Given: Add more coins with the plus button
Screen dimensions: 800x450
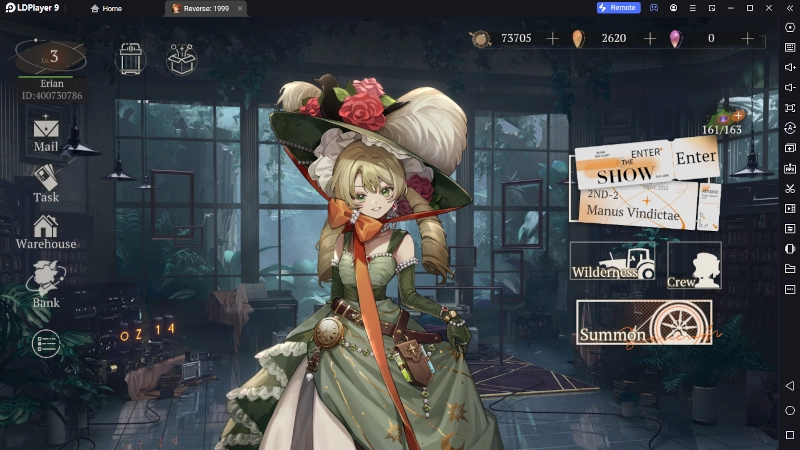Looking at the screenshot, I should 553,38.
